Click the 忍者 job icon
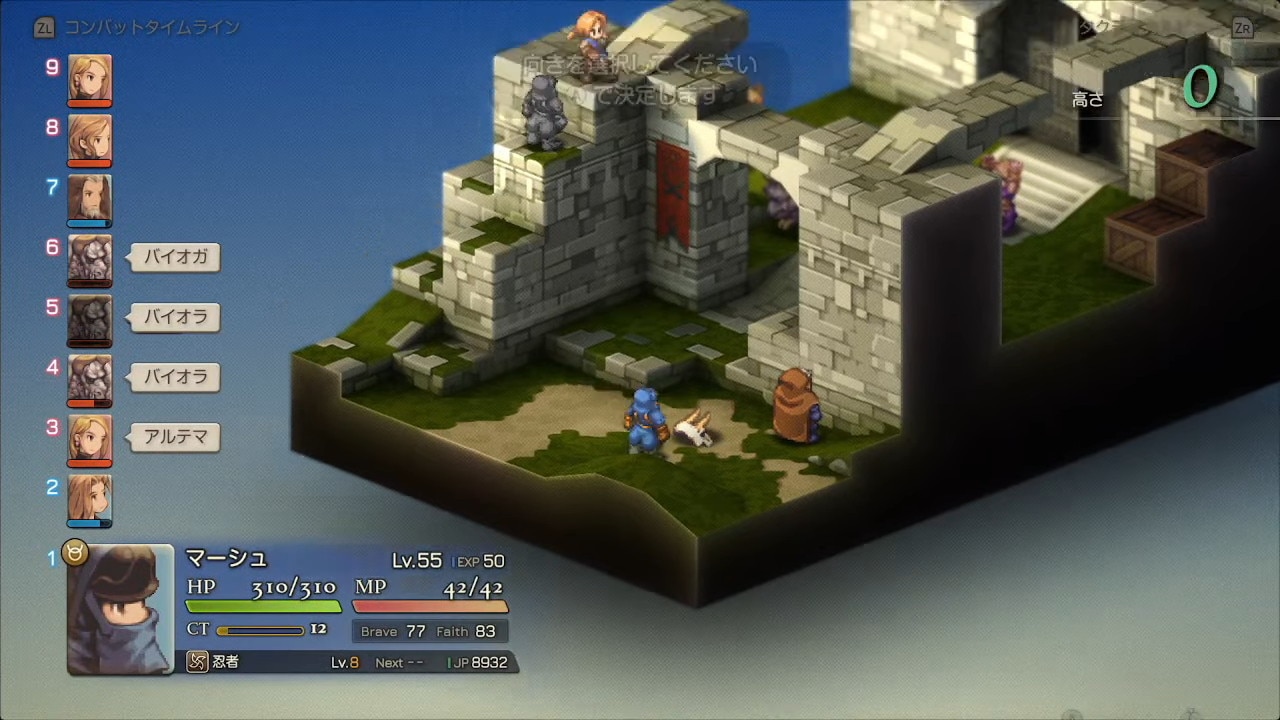The width and height of the screenshot is (1280, 720). (198, 662)
